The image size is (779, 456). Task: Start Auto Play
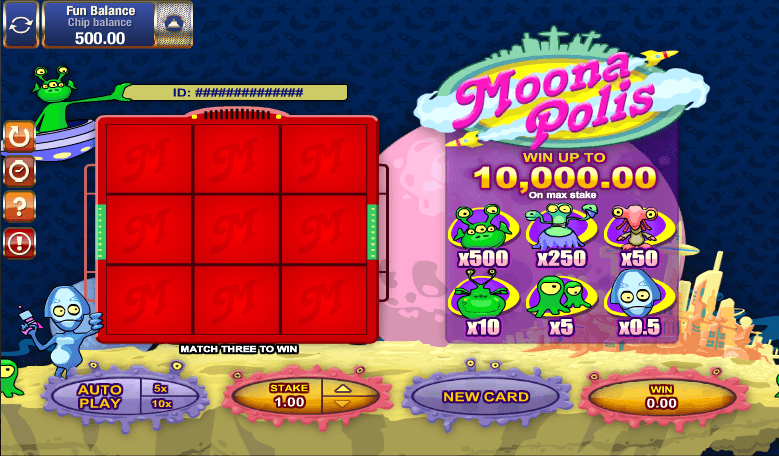pyautogui.click(x=99, y=396)
